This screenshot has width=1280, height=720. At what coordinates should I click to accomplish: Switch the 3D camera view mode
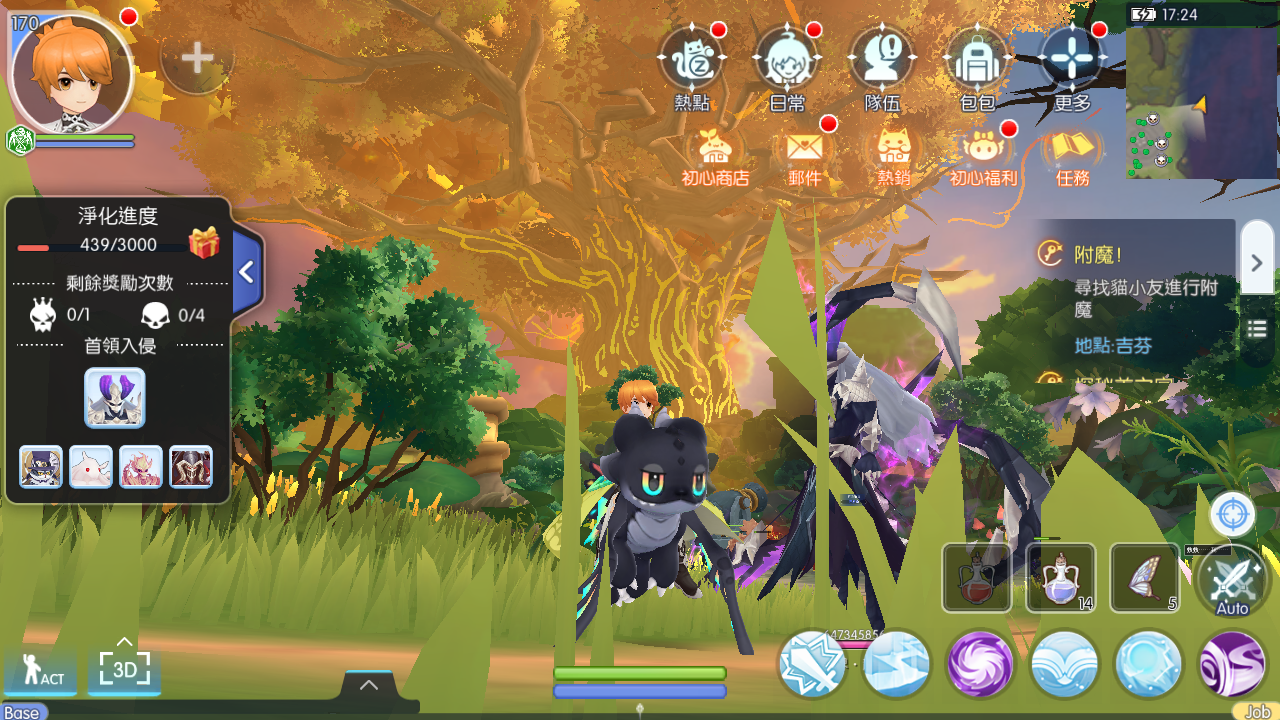point(124,668)
